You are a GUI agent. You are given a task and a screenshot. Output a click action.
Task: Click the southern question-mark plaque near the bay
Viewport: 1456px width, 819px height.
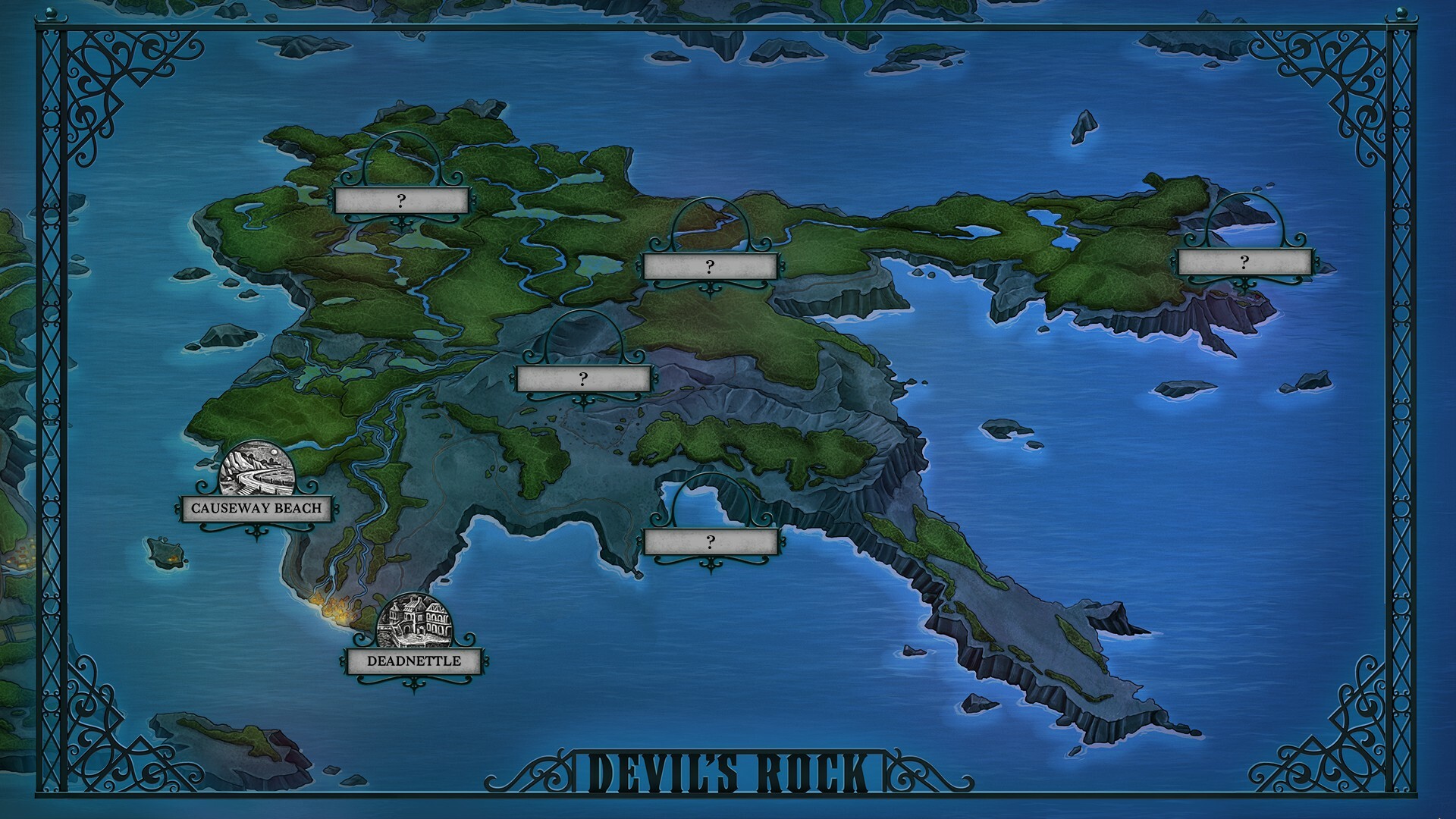[x=710, y=541]
